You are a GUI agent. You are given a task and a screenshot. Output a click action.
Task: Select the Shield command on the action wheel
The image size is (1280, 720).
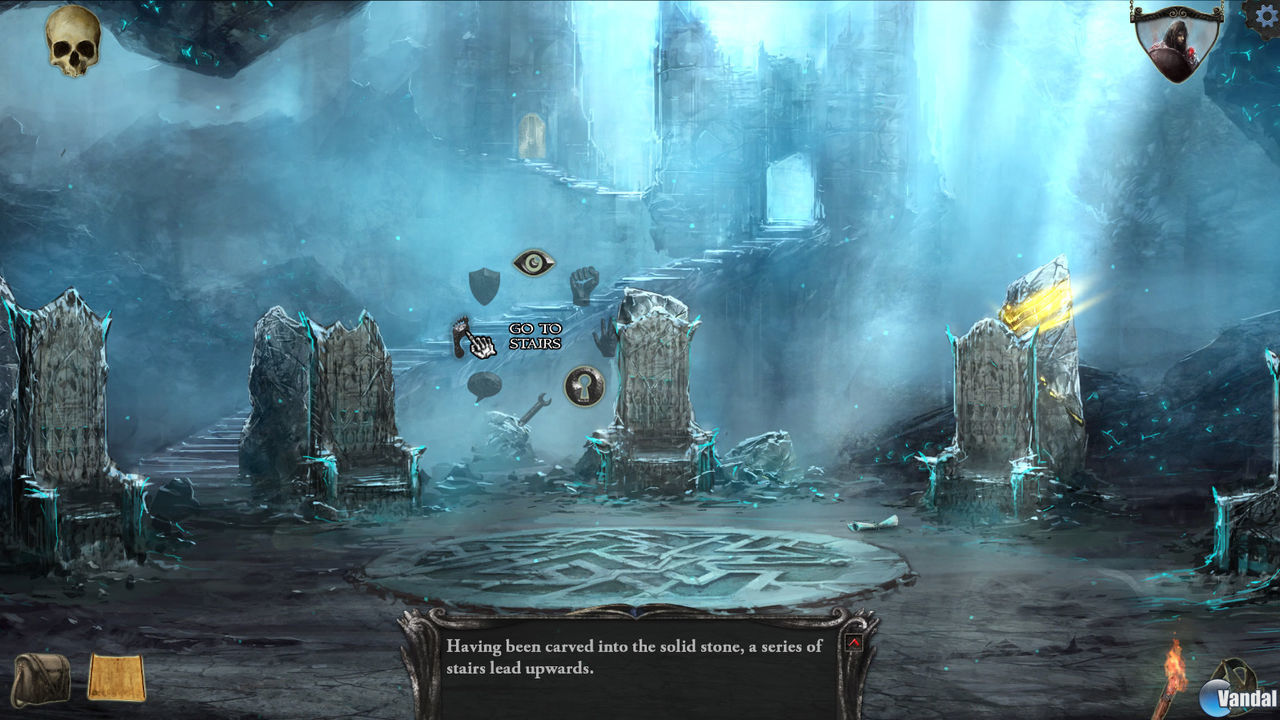coord(484,287)
